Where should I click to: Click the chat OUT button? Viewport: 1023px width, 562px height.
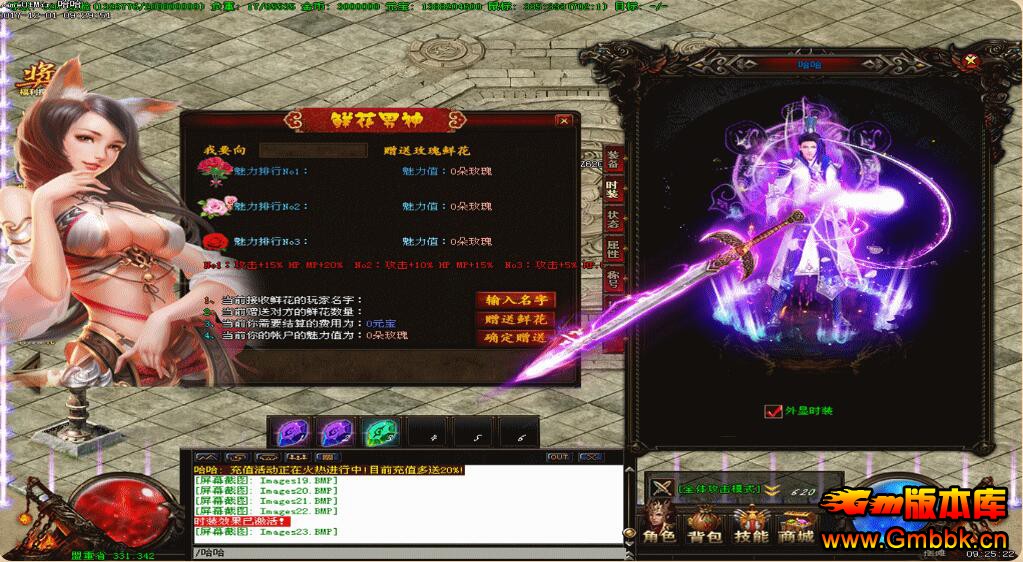tap(558, 457)
